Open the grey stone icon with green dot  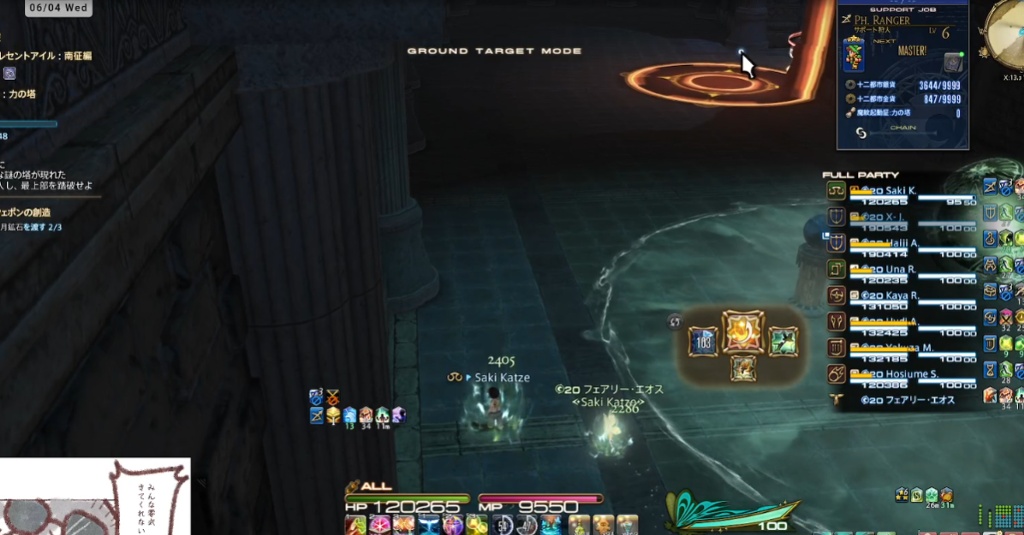pyautogui.click(x=952, y=62)
